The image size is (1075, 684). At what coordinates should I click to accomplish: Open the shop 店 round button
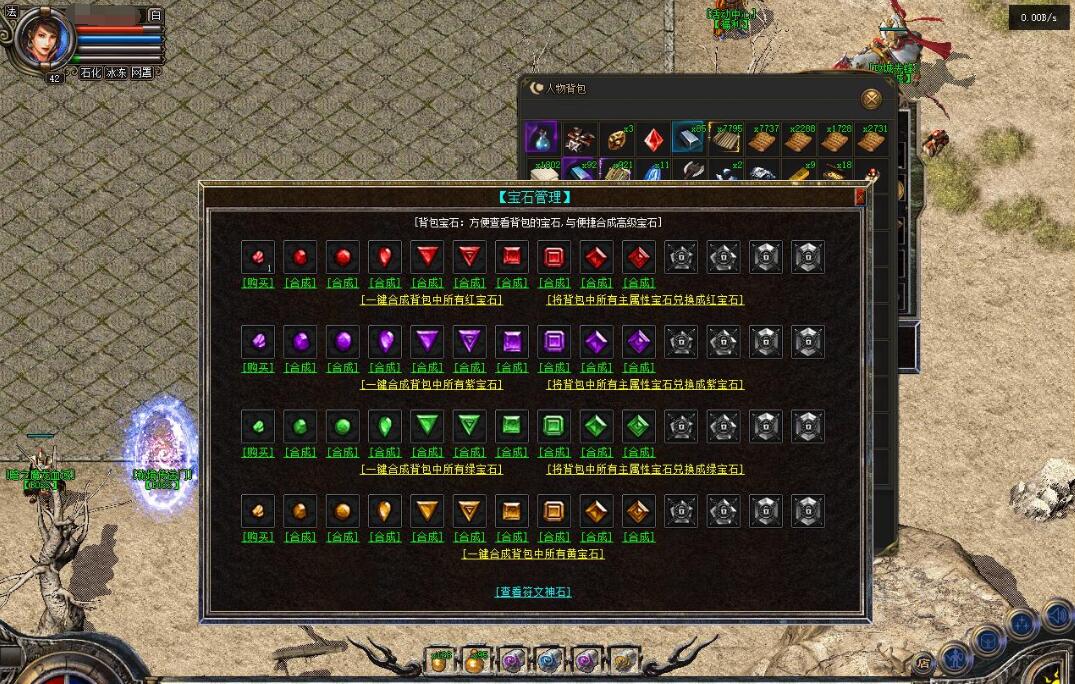pyautogui.click(x=925, y=663)
